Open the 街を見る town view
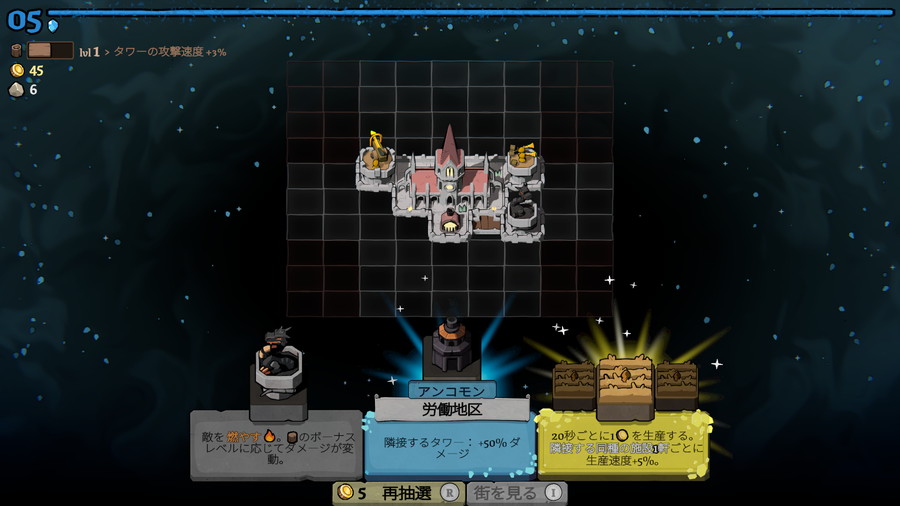The image size is (900, 506). (516, 493)
